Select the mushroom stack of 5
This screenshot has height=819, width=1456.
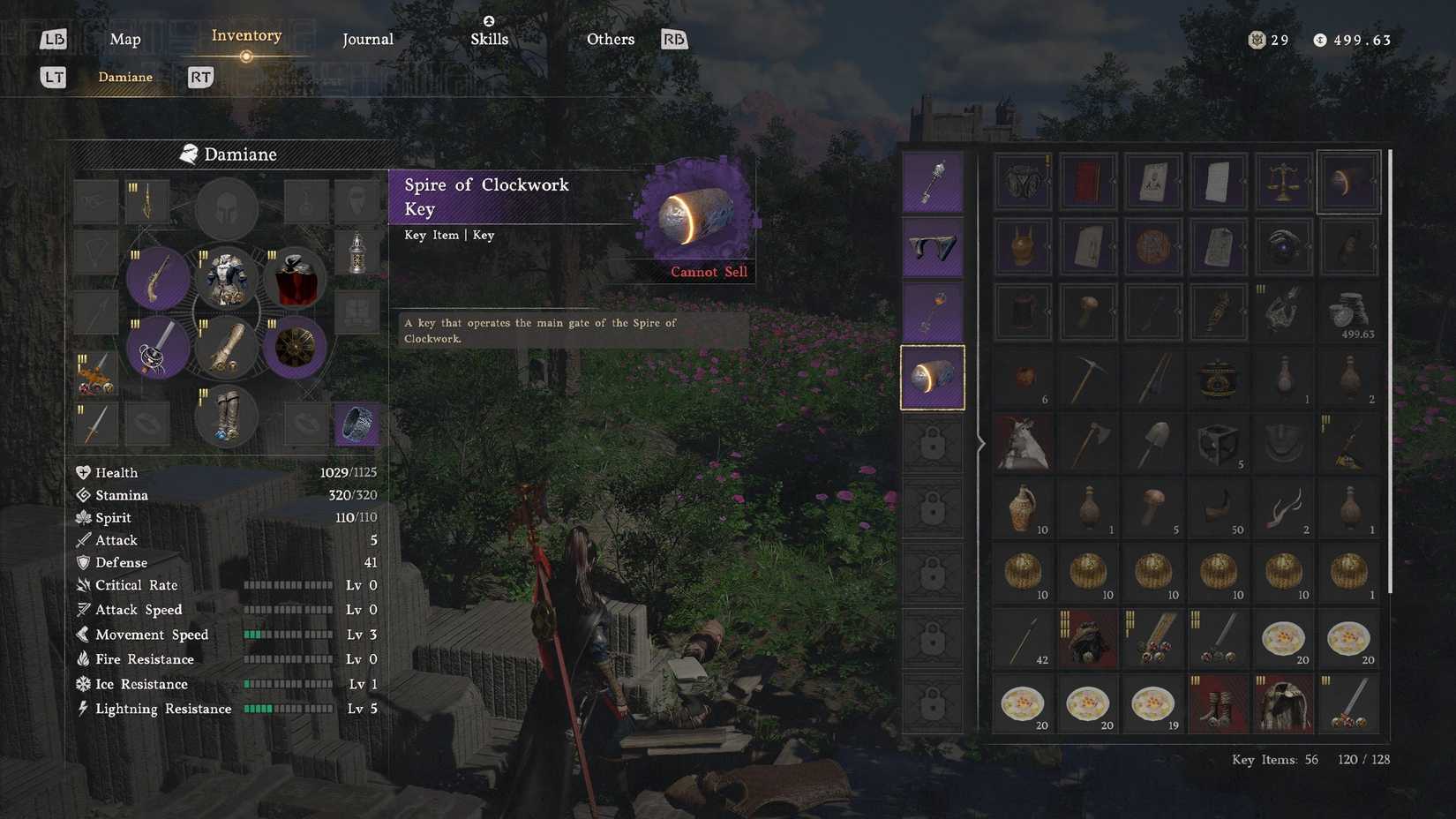(x=1153, y=508)
